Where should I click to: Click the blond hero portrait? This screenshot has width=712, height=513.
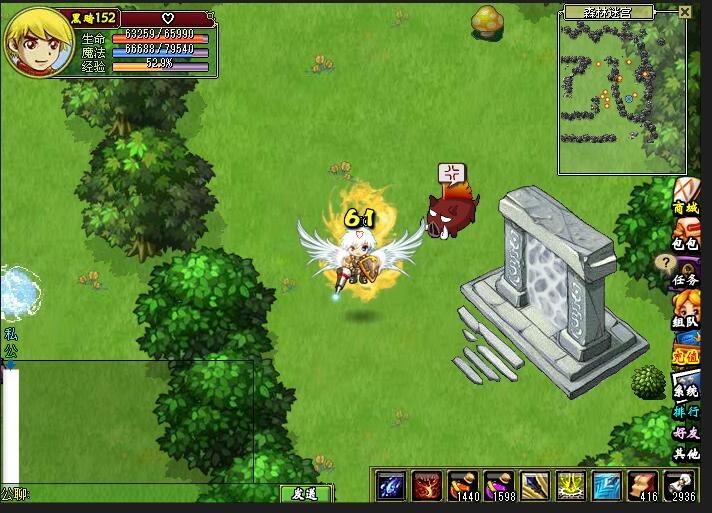(40, 42)
